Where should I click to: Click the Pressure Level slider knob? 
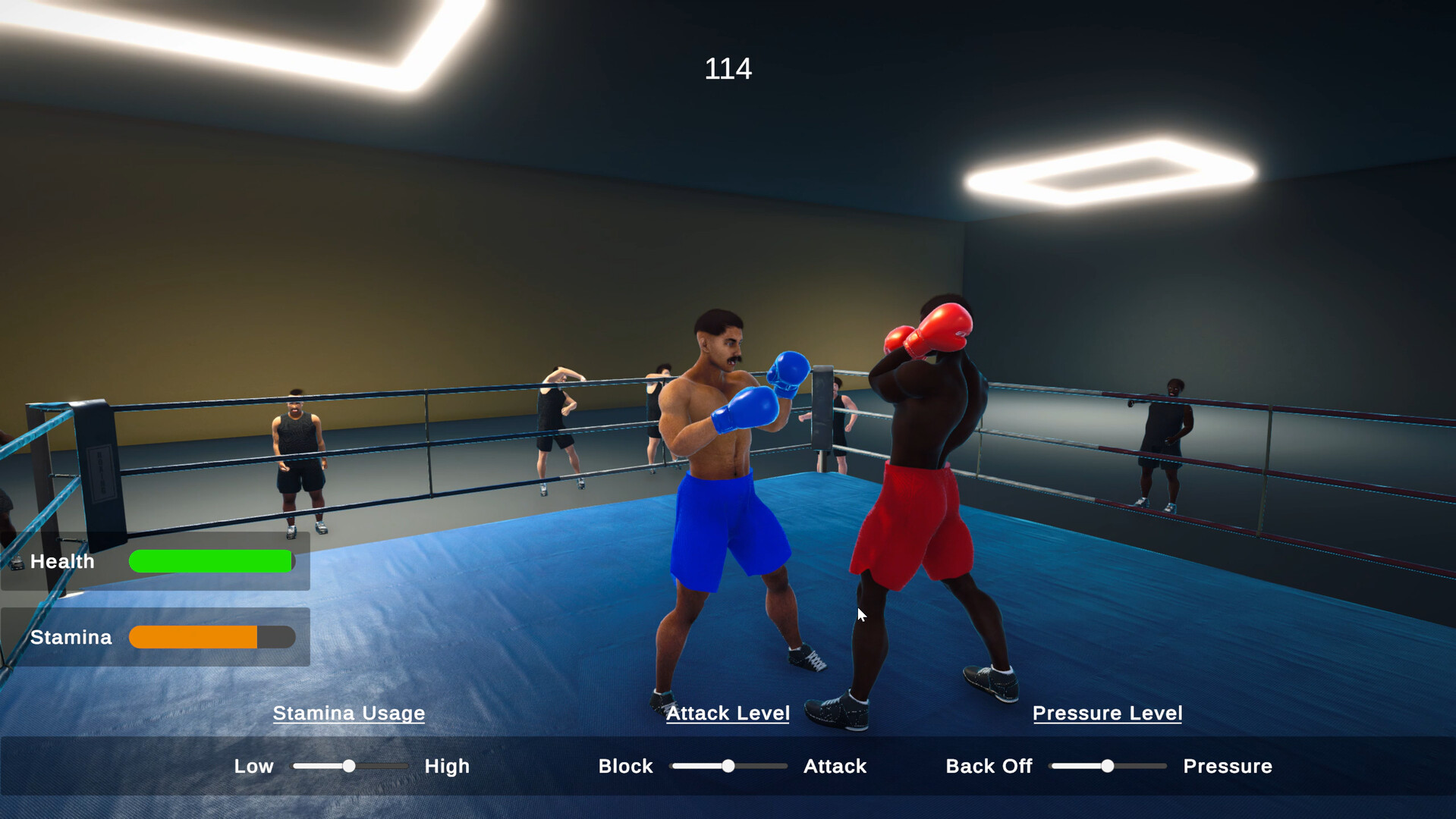(x=1108, y=766)
